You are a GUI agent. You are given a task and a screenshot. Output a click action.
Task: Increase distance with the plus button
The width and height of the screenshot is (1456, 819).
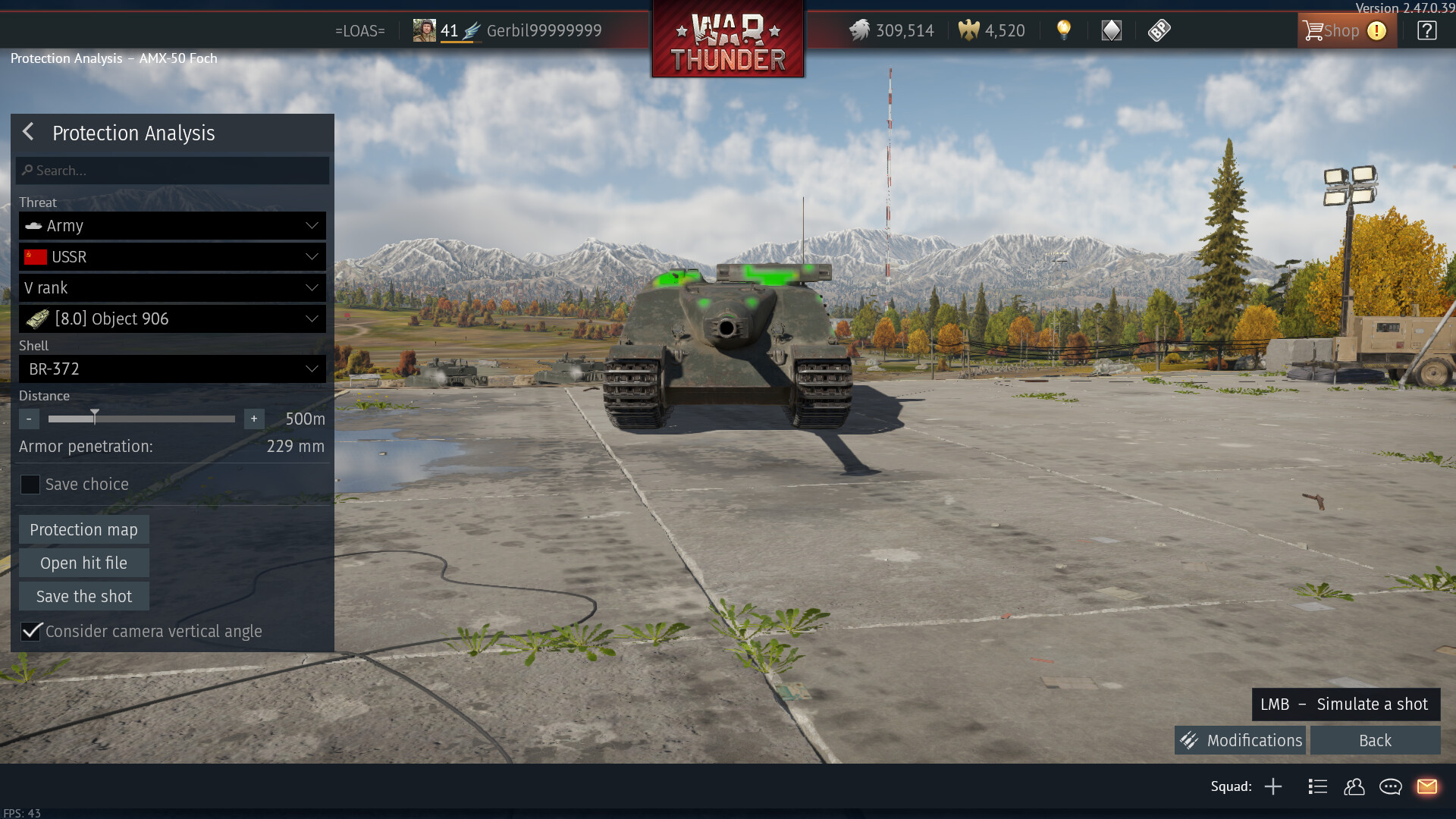254,419
